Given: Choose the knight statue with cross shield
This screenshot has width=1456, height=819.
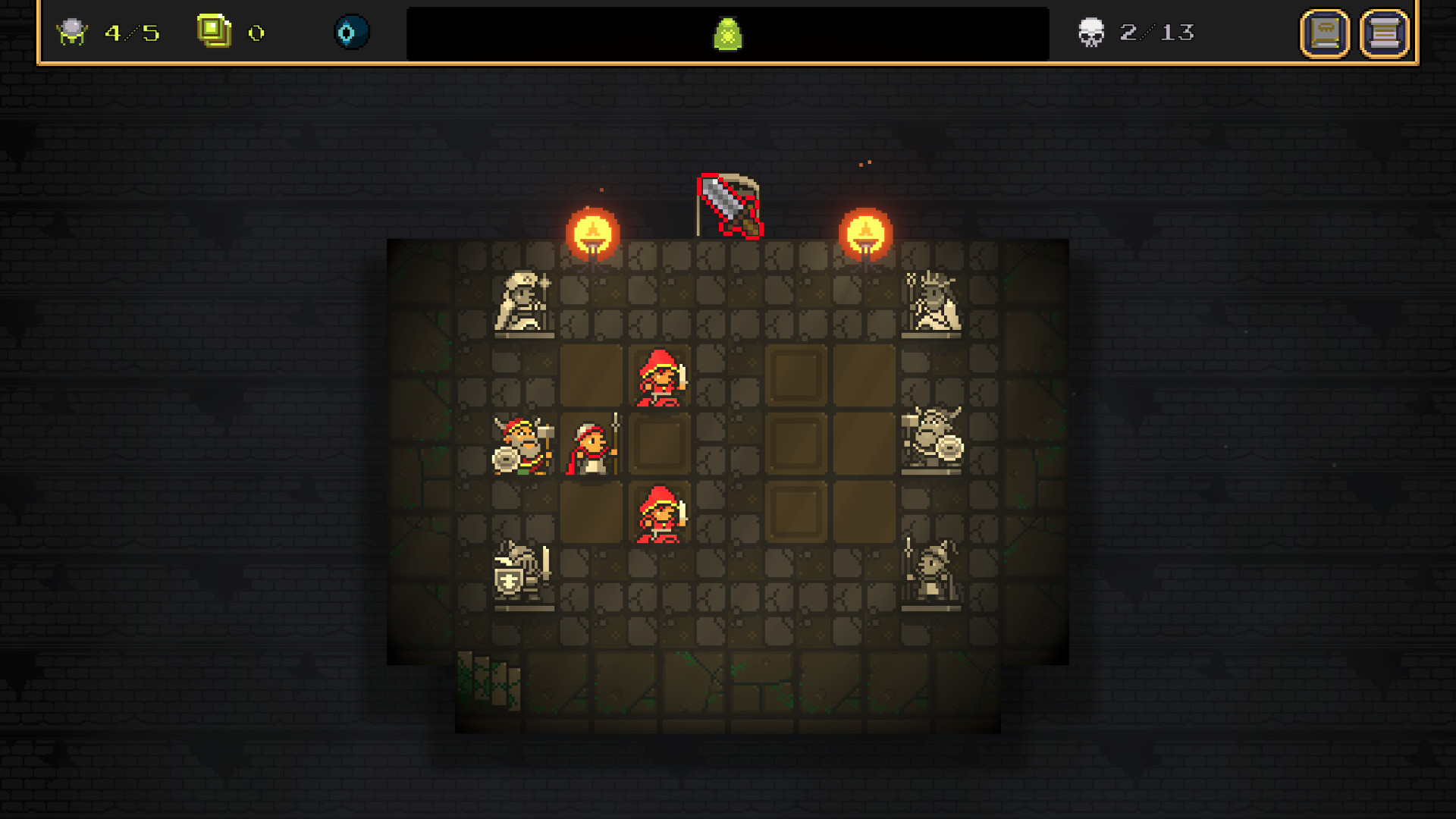Looking at the screenshot, I should pyautogui.click(x=522, y=575).
